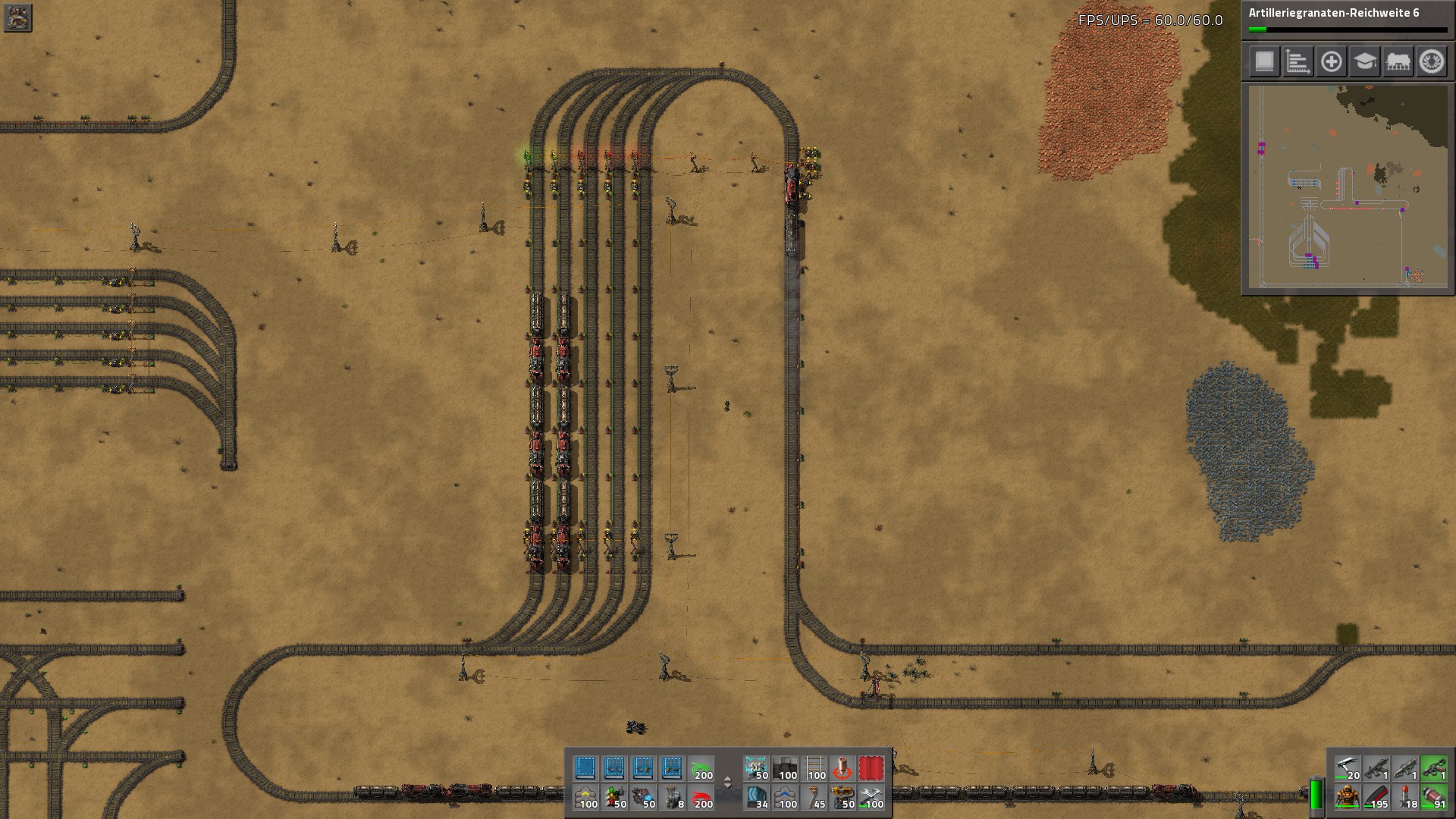
Task: Open tutorials via the graduation cap icon
Action: pyautogui.click(x=1364, y=61)
